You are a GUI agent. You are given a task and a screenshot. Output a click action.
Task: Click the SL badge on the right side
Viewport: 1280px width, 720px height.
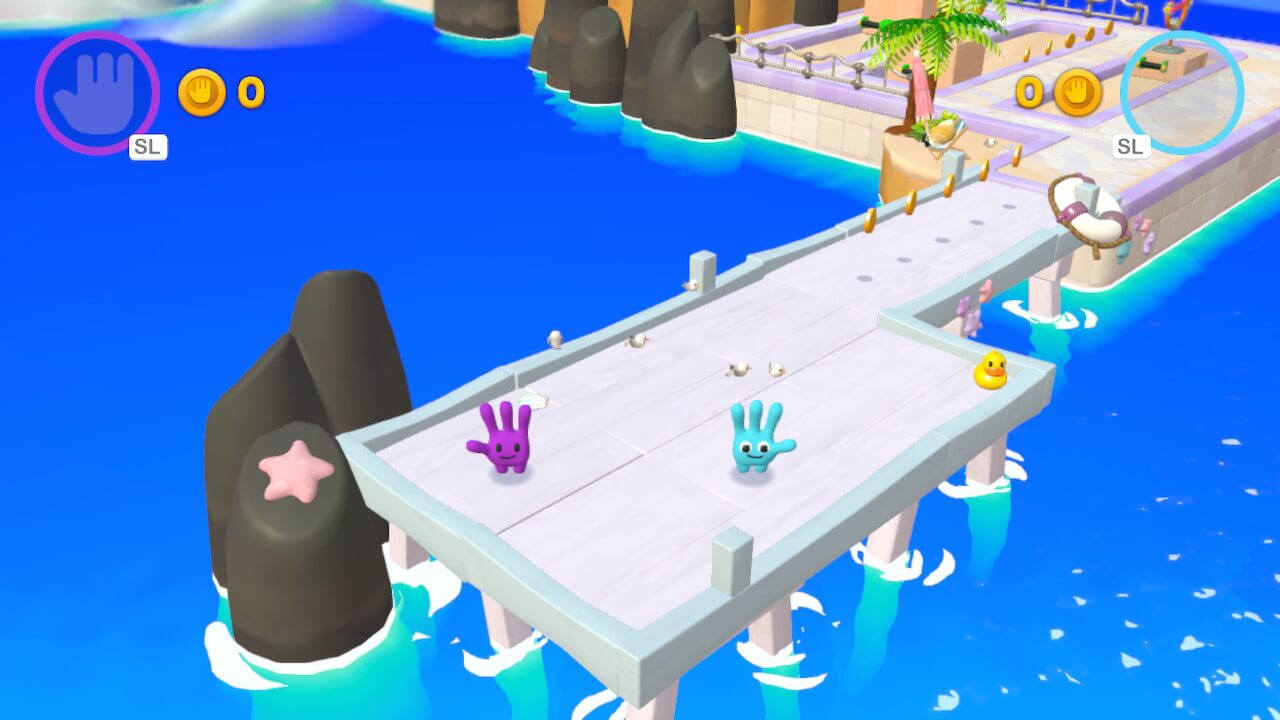1130,145
